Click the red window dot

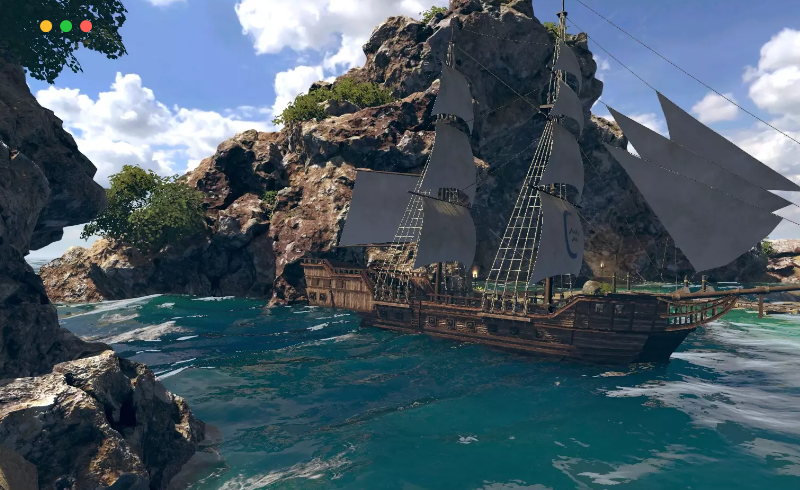[86, 26]
